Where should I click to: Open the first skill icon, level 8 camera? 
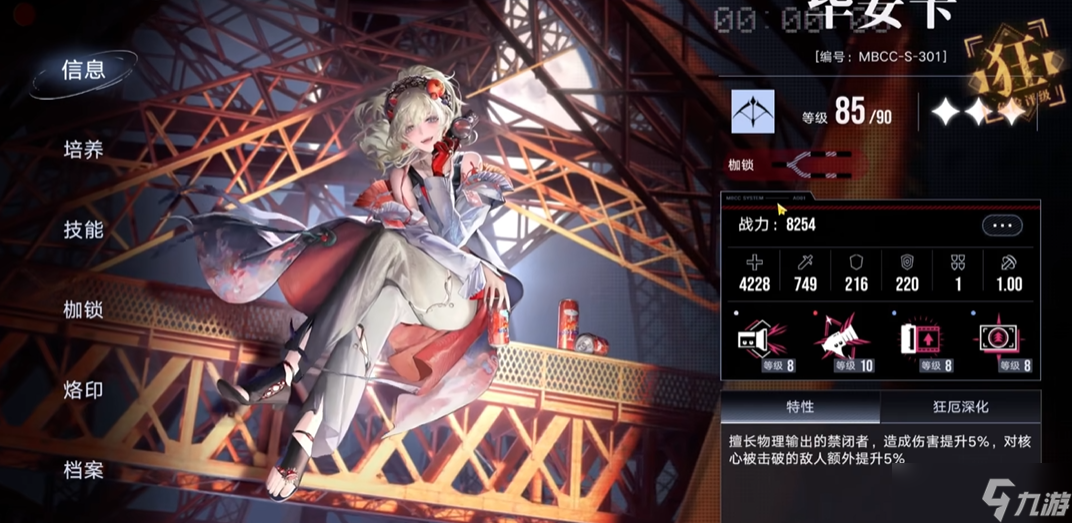tap(758, 340)
